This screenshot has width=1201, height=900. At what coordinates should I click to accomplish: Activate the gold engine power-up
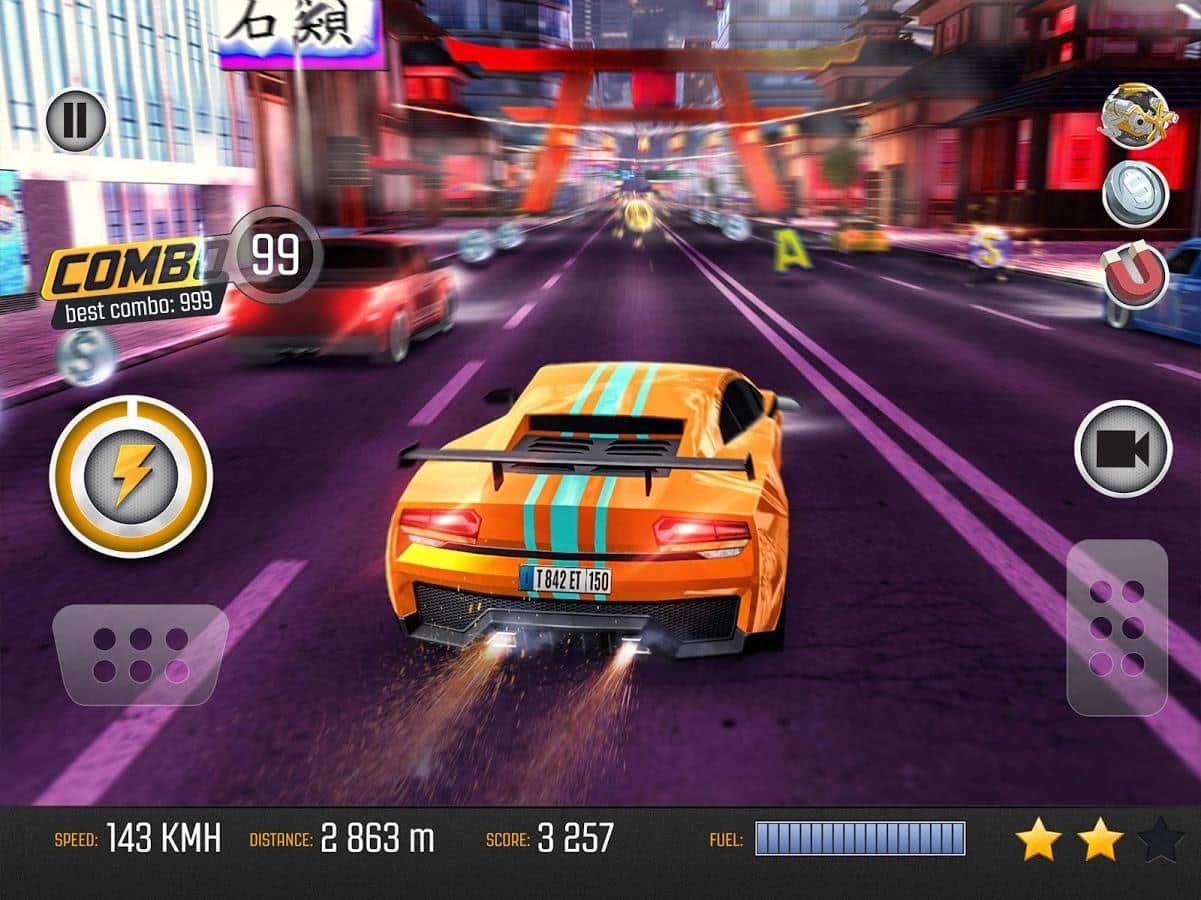click(x=1133, y=116)
